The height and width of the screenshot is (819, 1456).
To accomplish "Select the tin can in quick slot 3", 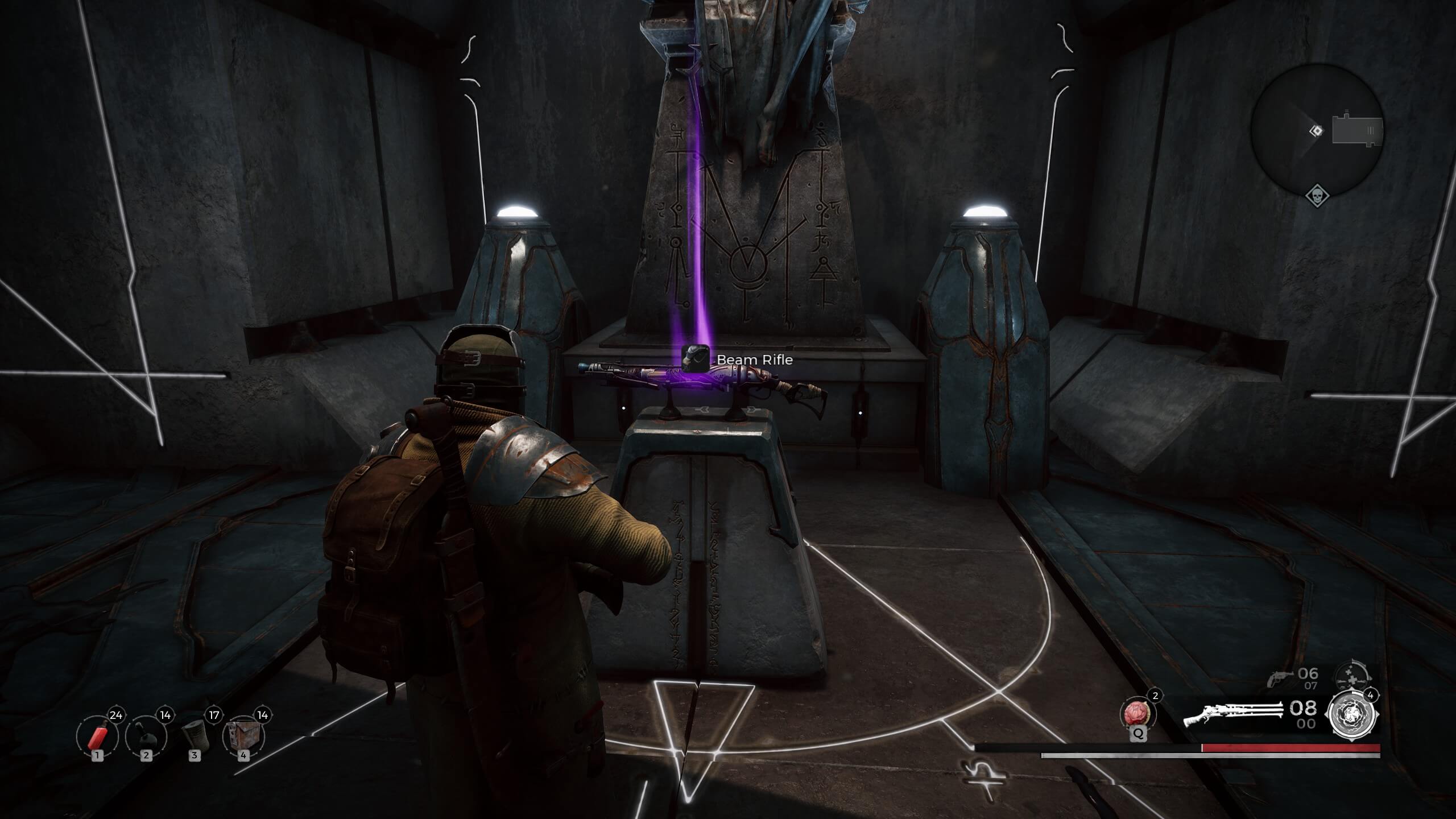I will tap(195, 734).
